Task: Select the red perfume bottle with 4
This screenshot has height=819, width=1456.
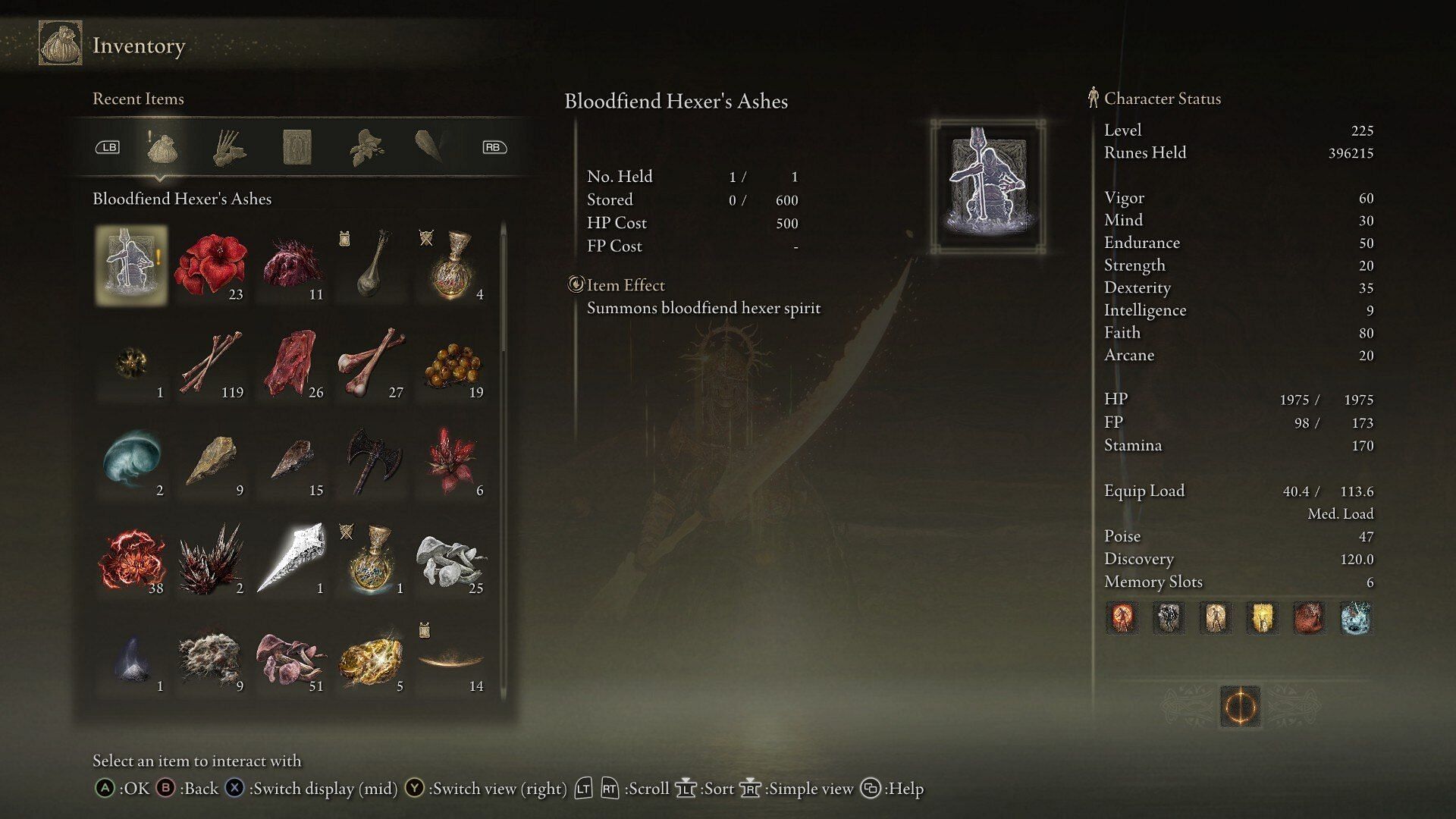Action: tap(452, 265)
